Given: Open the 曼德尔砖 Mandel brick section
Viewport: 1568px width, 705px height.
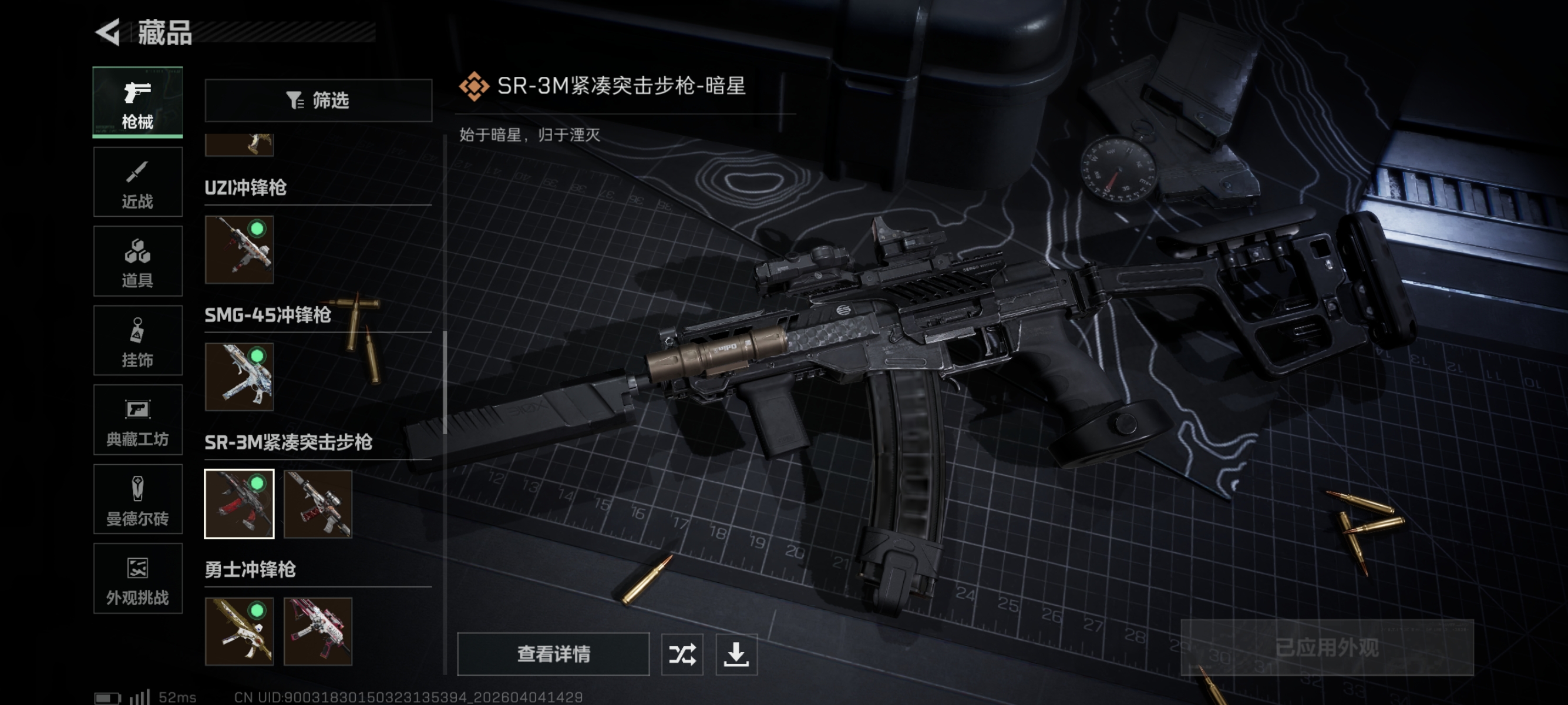Looking at the screenshot, I should pos(137,499).
